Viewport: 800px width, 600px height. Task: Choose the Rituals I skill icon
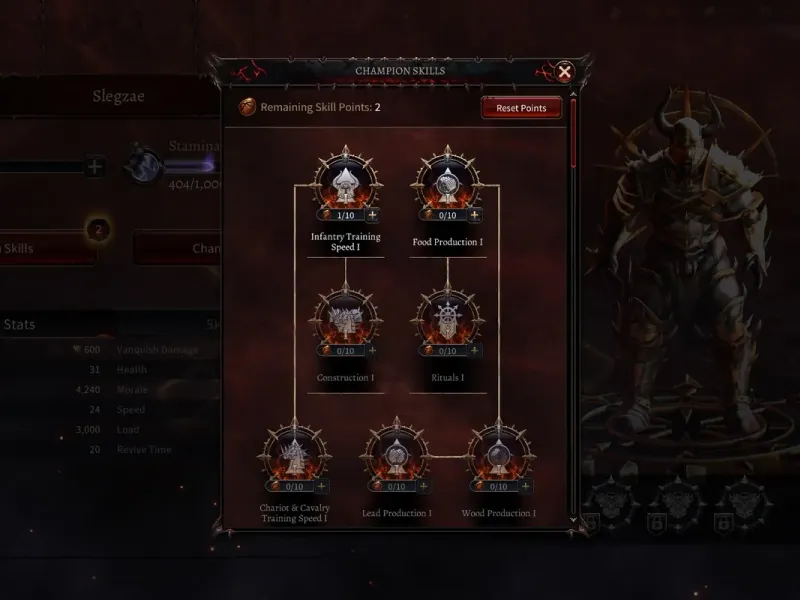click(447, 319)
